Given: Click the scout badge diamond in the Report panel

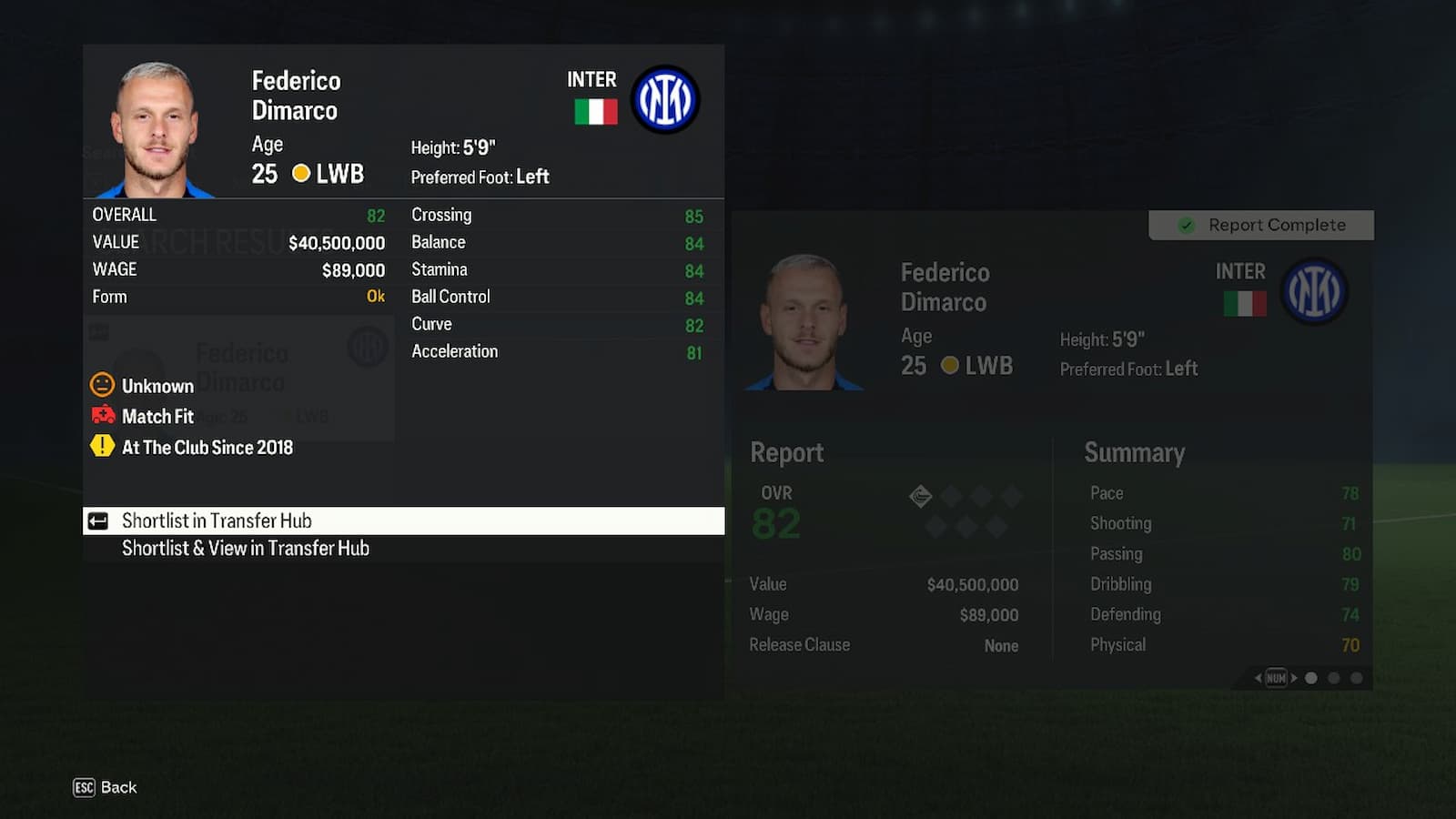Looking at the screenshot, I should tap(921, 496).
